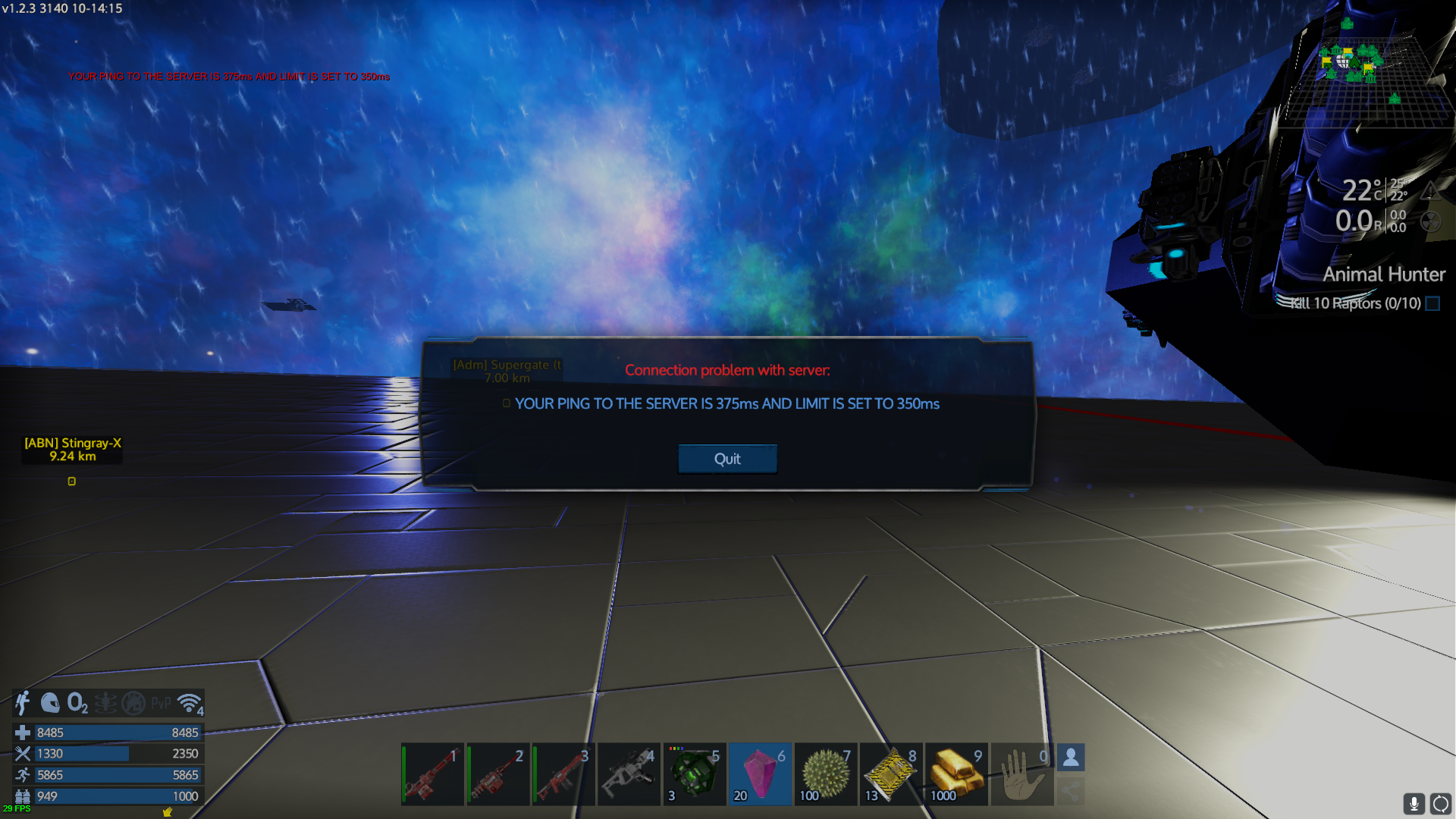Open the Animal Hunter quest tracker

(x=1384, y=275)
